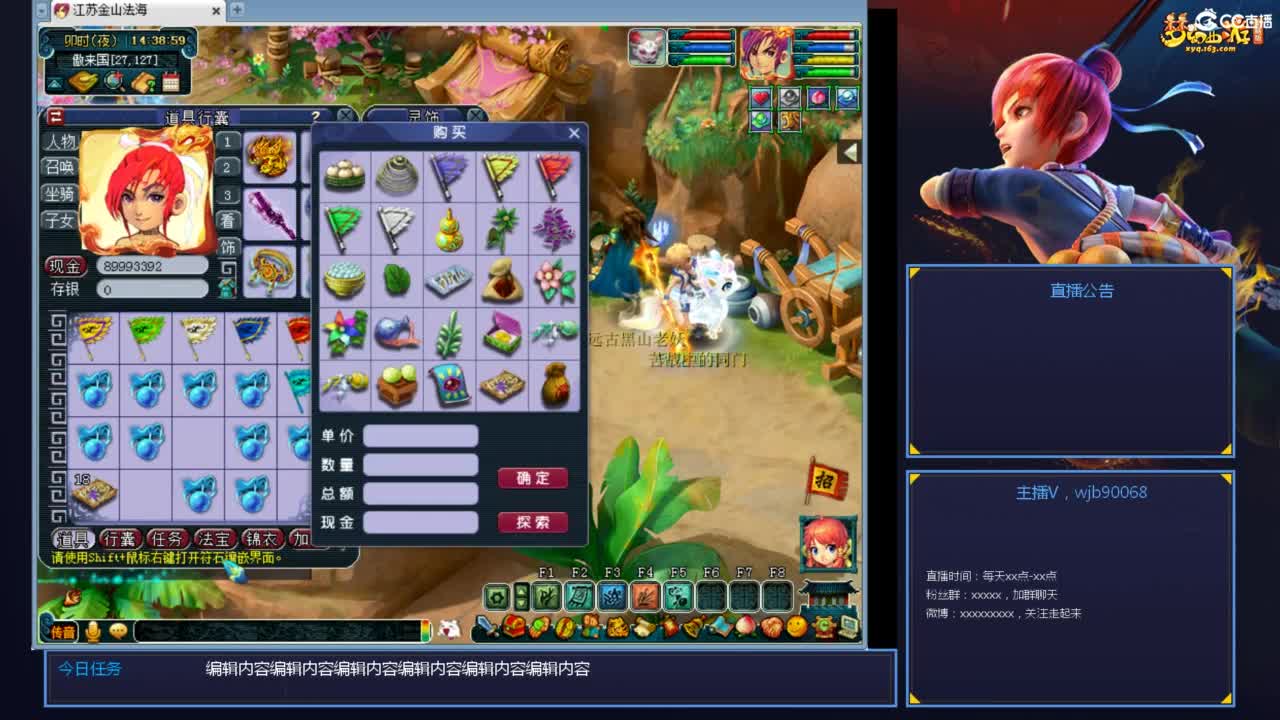Activate the skill icon under F1

pos(545,596)
